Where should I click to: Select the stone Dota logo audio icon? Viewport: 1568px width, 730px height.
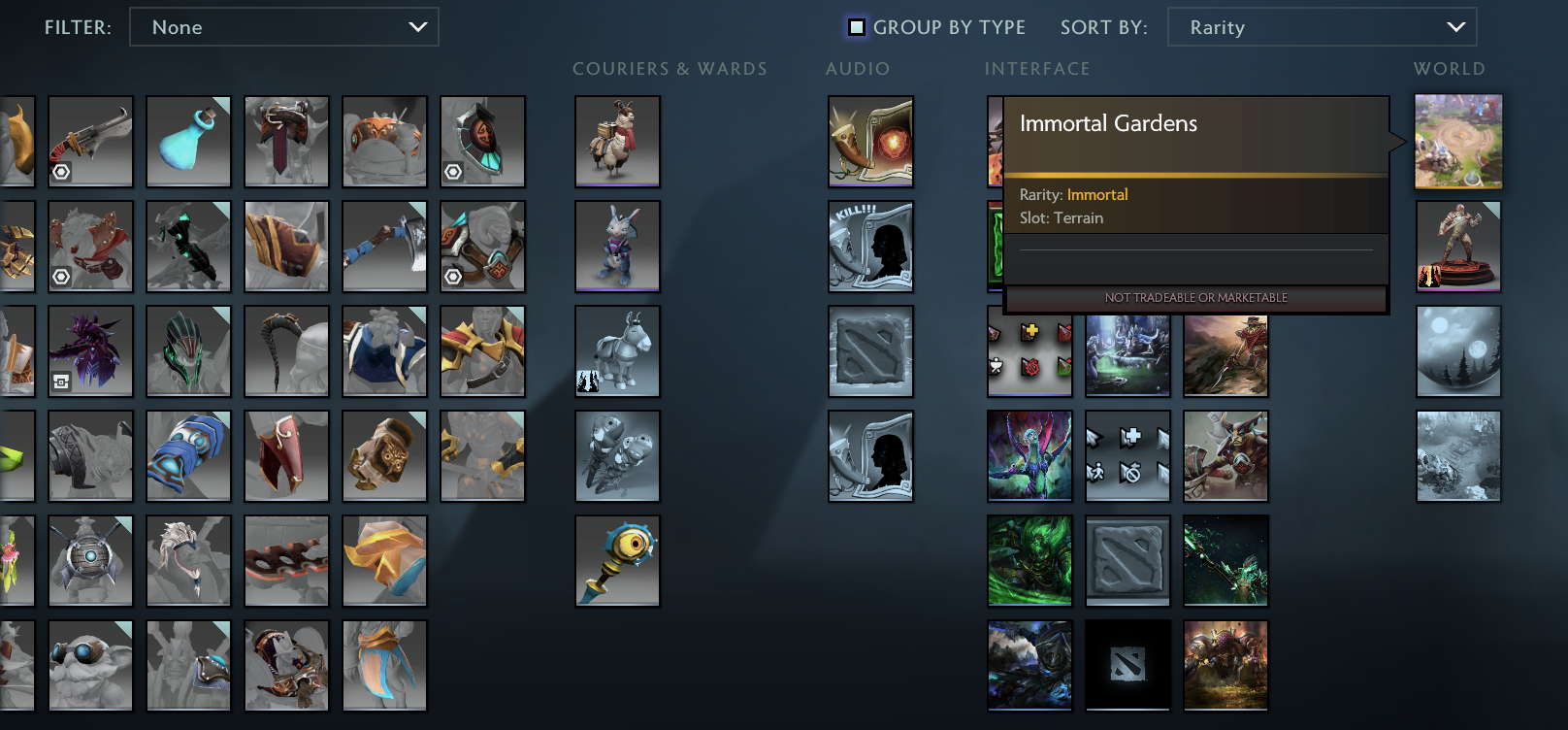click(x=869, y=350)
